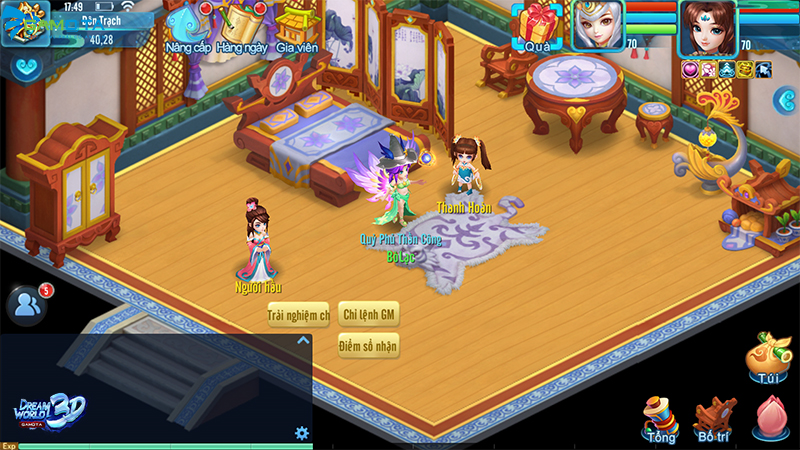The image size is (800, 450).
Task: Open the Tổng drum menu
Action: [x=660, y=418]
